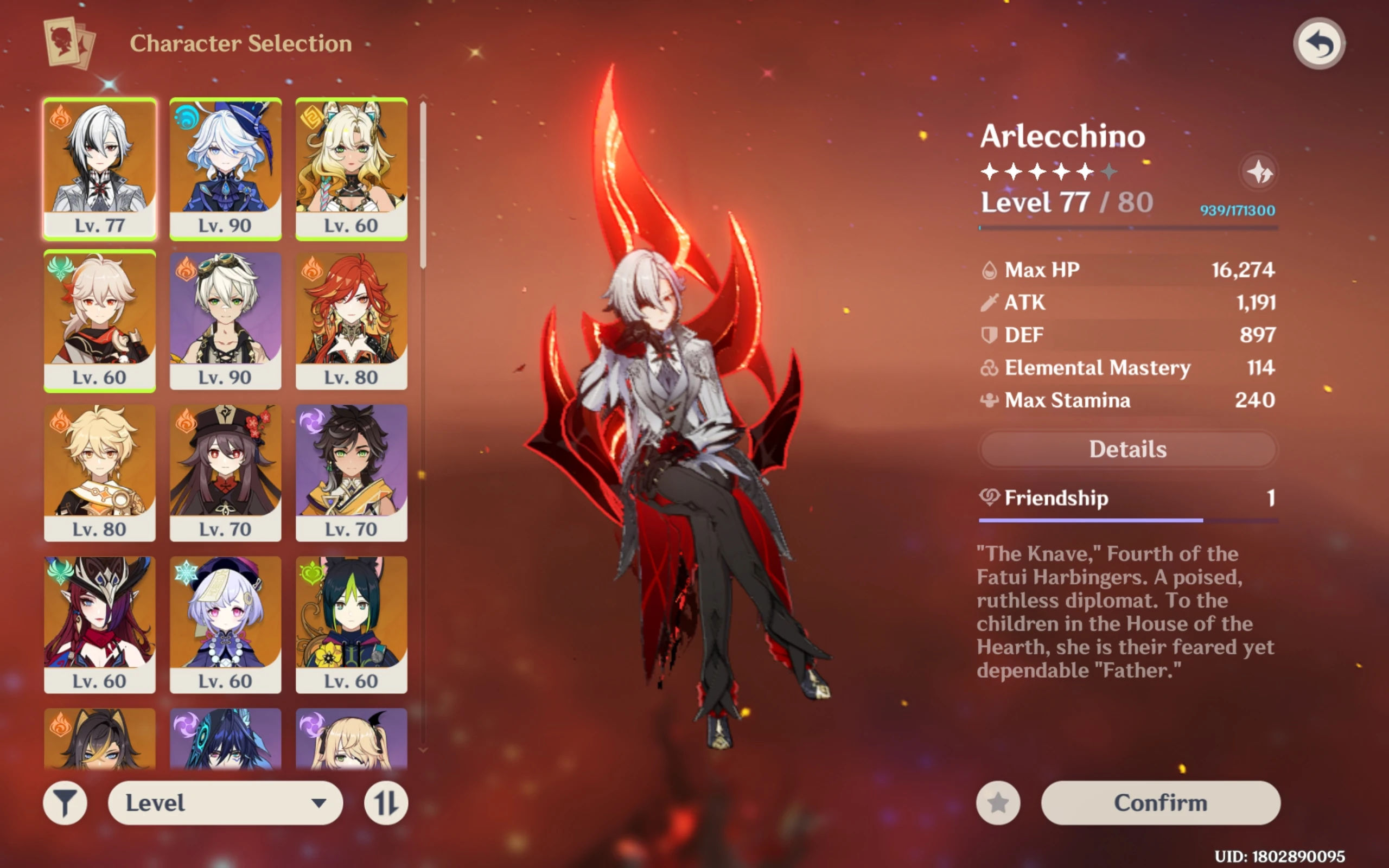Return to previous screen via the back arrow
This screenshot has width=1389, height=868.
pos(1320,42)
